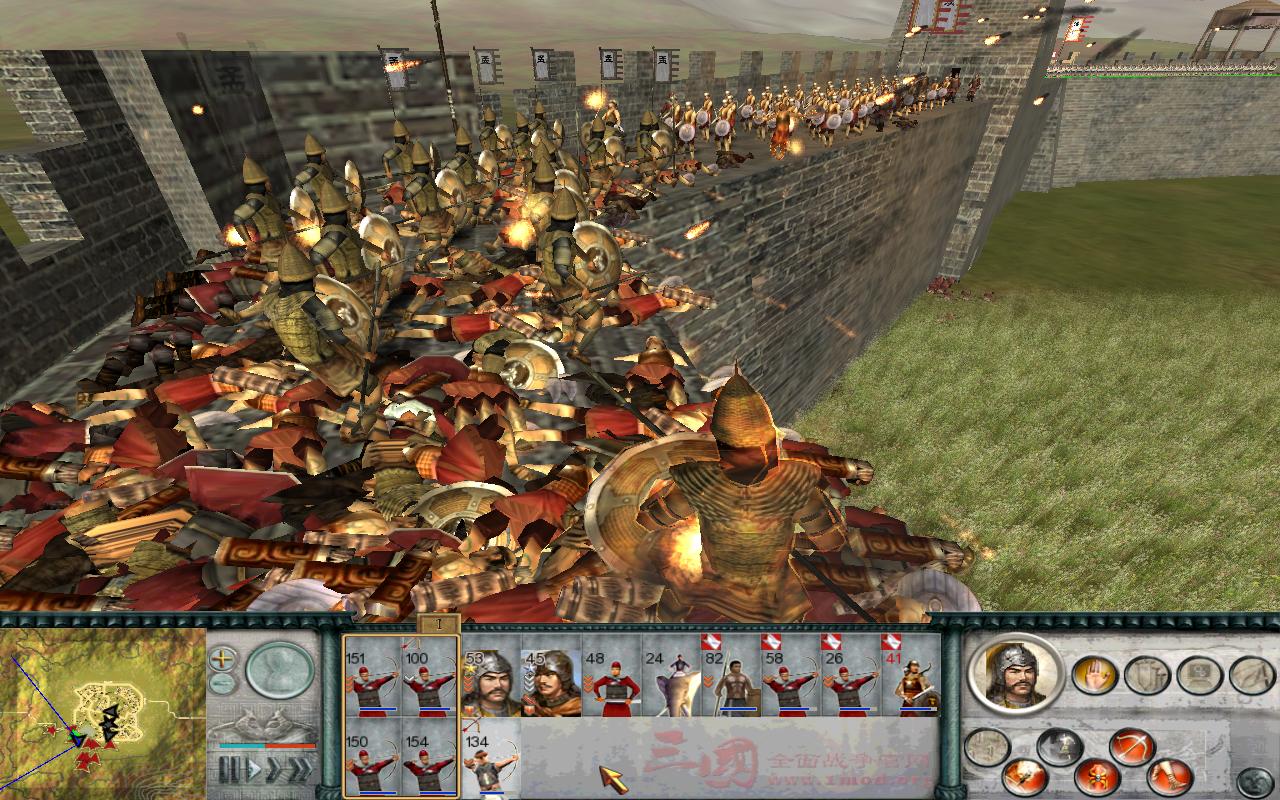Click the teal-and-red morale balance bar

click(264, 746)
